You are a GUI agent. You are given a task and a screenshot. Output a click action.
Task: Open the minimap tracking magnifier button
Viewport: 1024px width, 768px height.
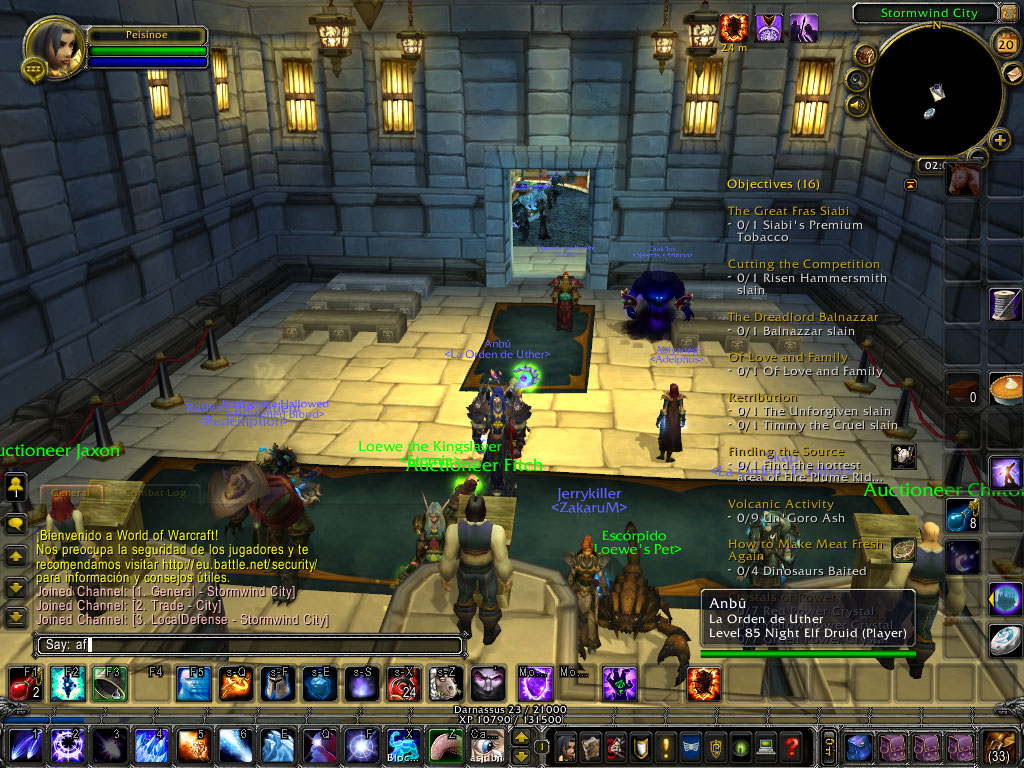point(857,80)
